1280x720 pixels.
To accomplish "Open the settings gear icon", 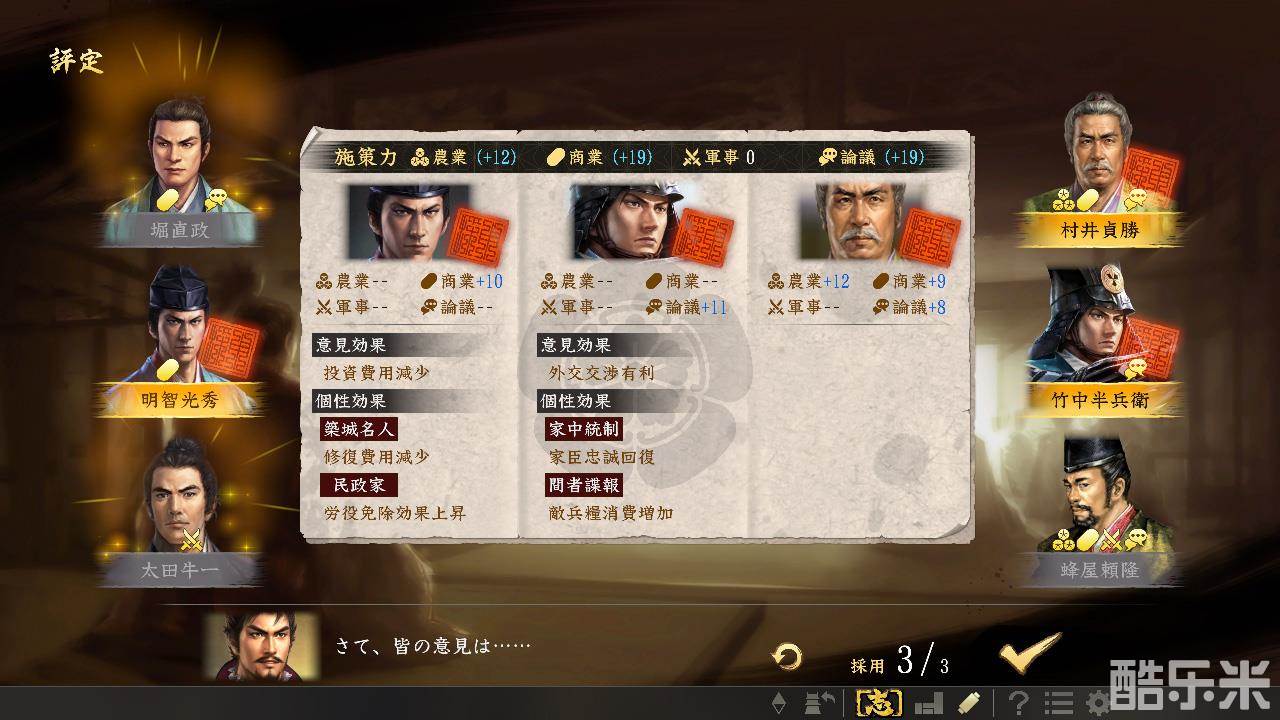I will 1096,703.
